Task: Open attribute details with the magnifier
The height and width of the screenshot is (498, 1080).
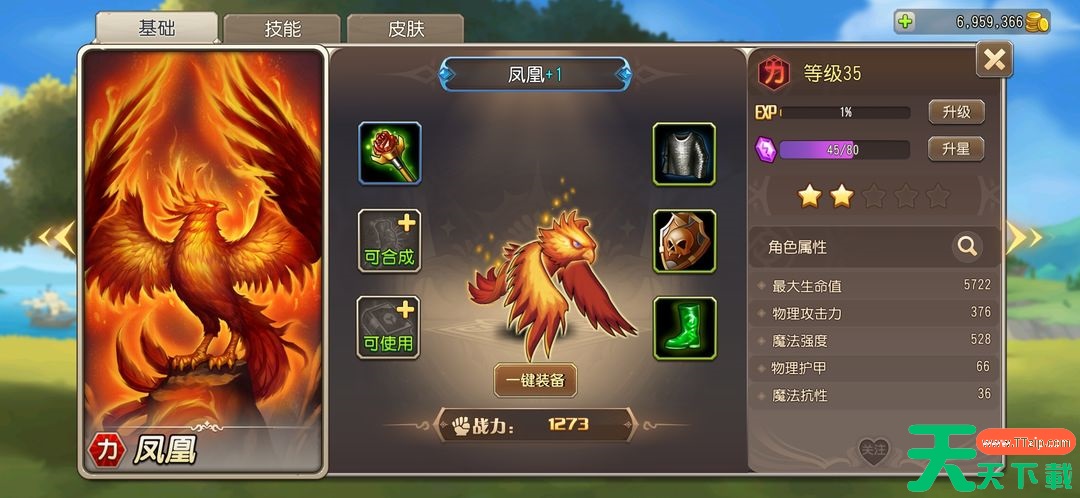Action: (x=967, y=245)
